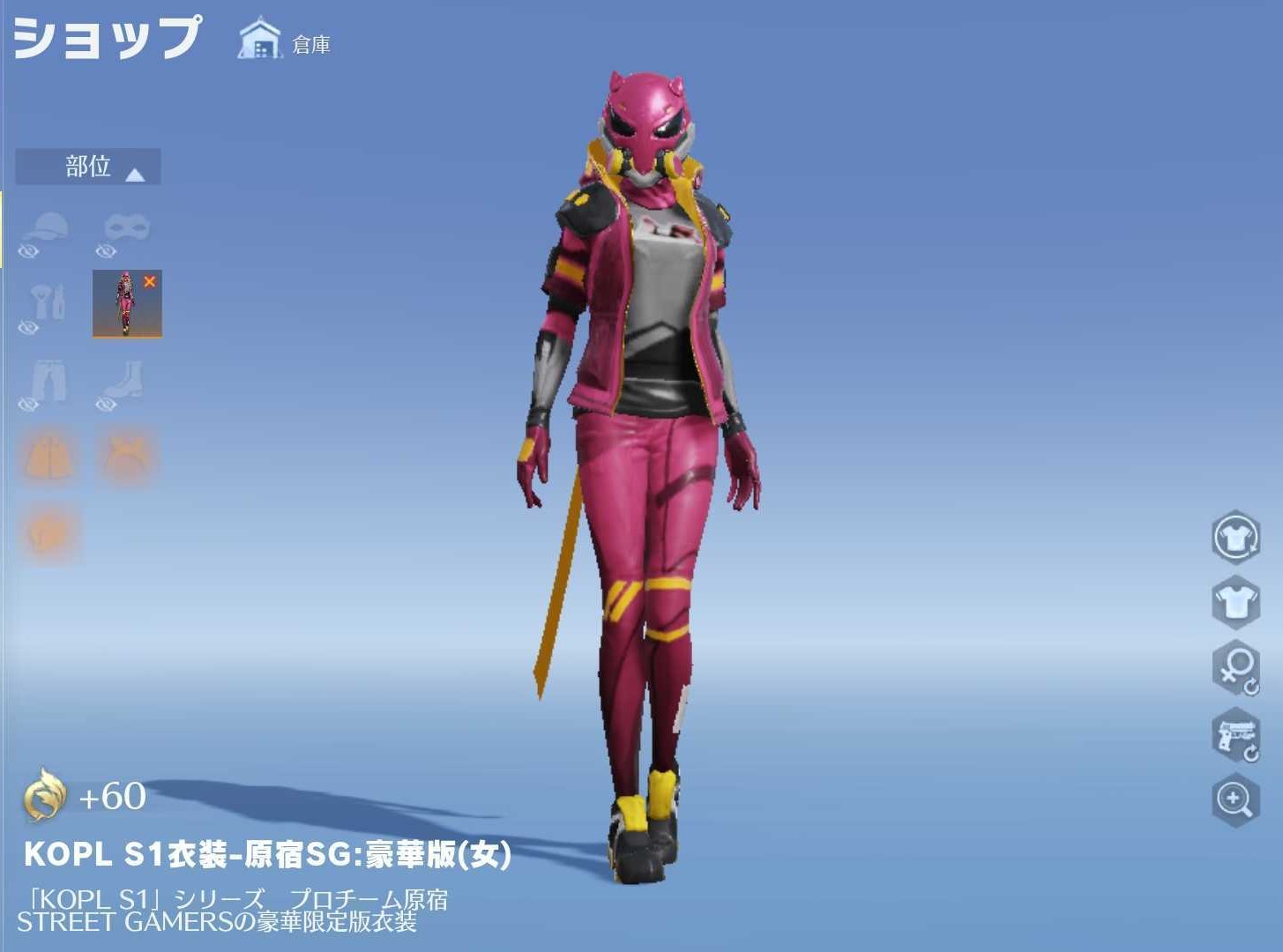Reset outfit using the rotating shirt icon
This screenshot has width=1283, height=952.
point(1235,536)
